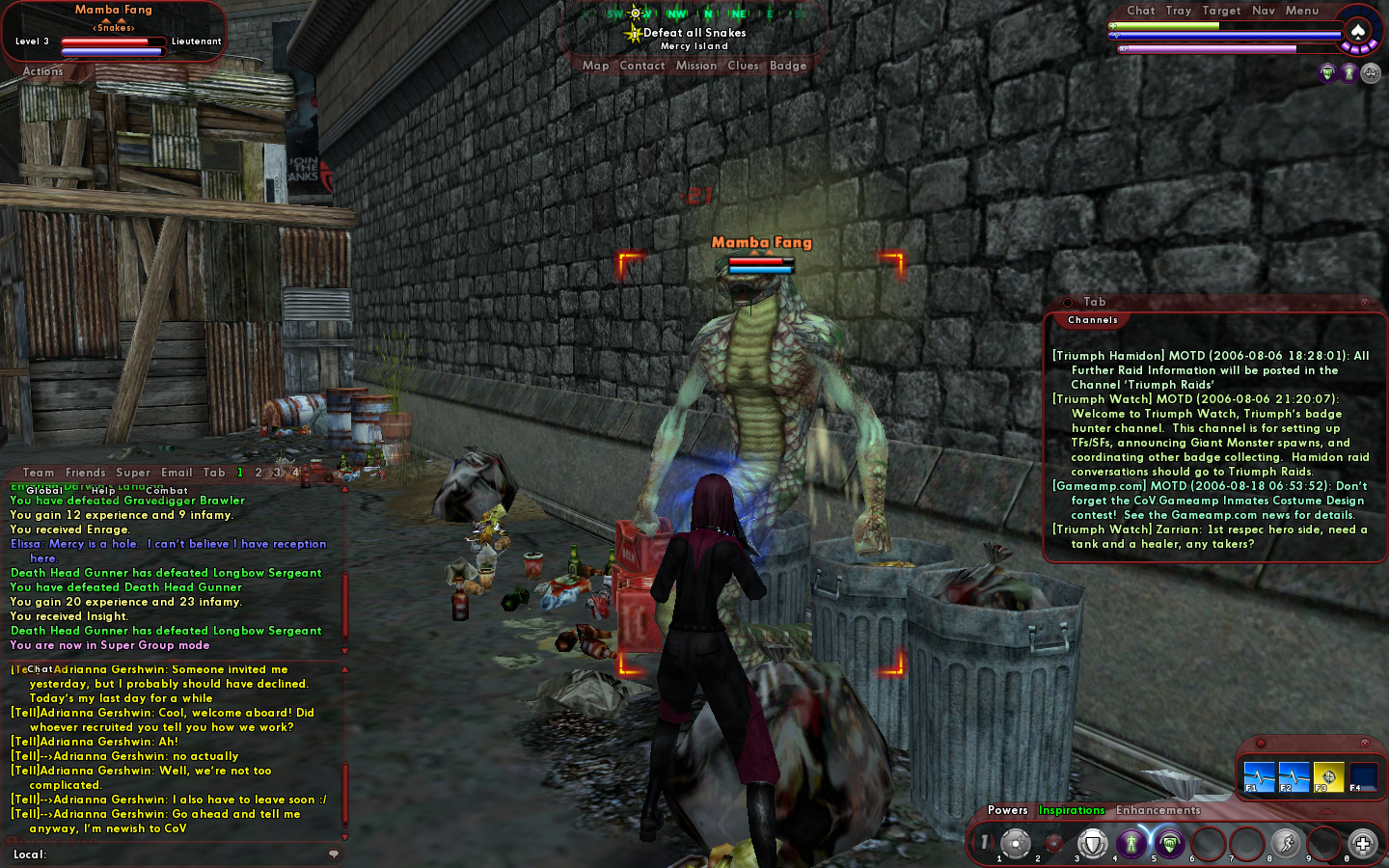The image size is (1389, 868).
Task: Switch to the Combat chat tab
Action: point(167,490)
